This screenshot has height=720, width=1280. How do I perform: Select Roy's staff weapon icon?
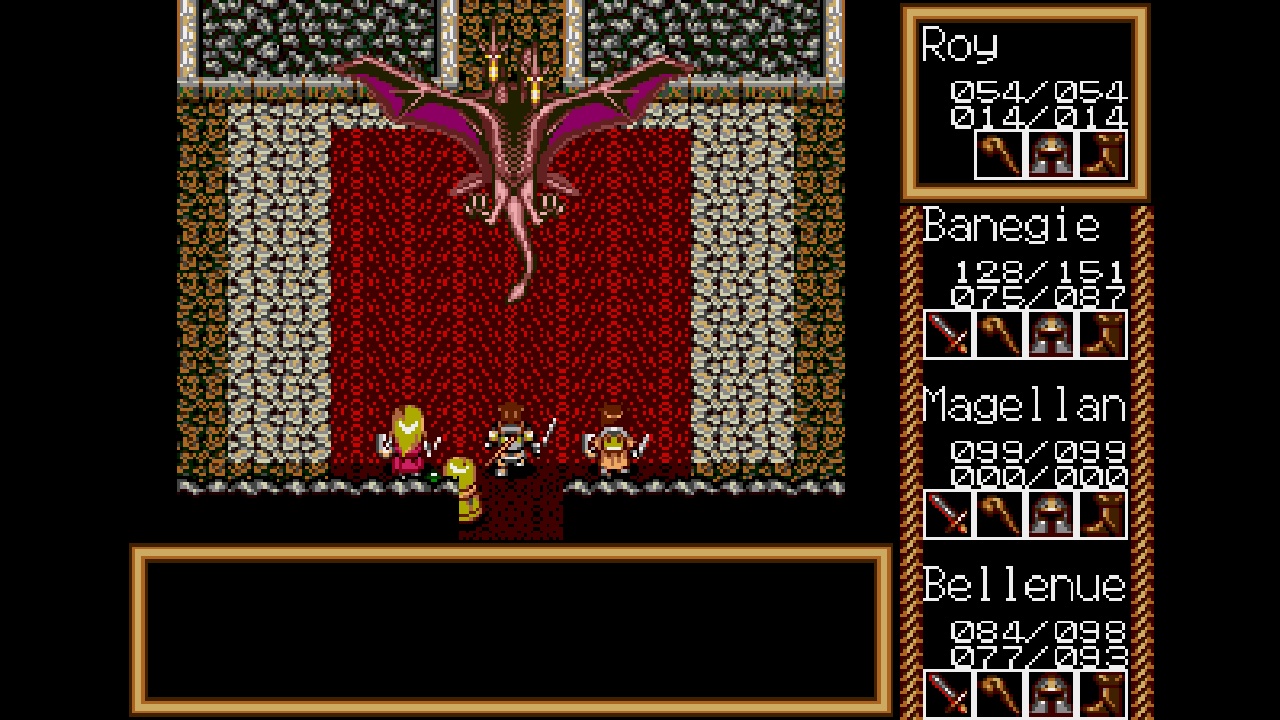998,155
